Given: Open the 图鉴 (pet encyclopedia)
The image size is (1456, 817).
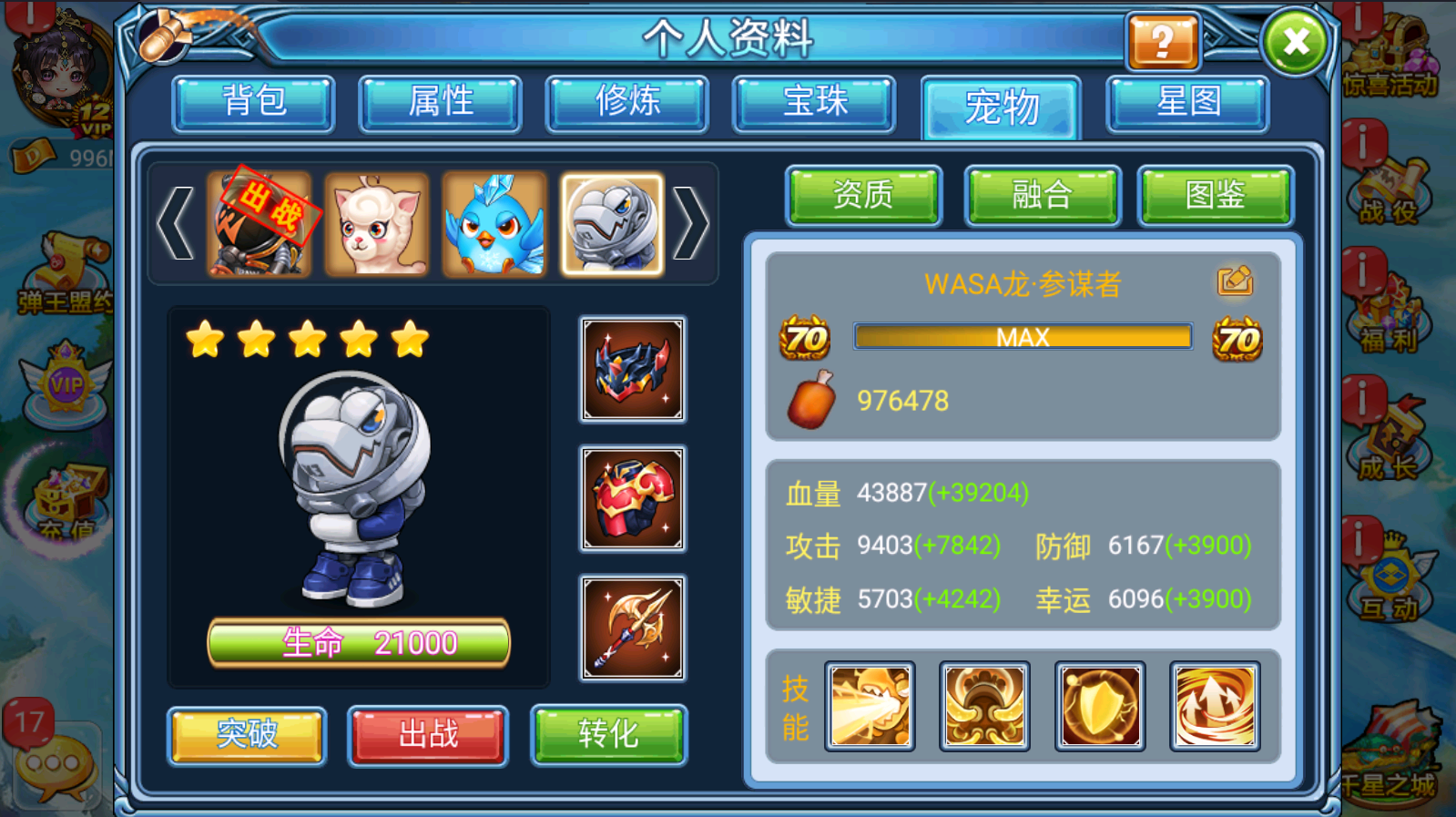Looking at the screenshot, I should (x=1216, y=195).
